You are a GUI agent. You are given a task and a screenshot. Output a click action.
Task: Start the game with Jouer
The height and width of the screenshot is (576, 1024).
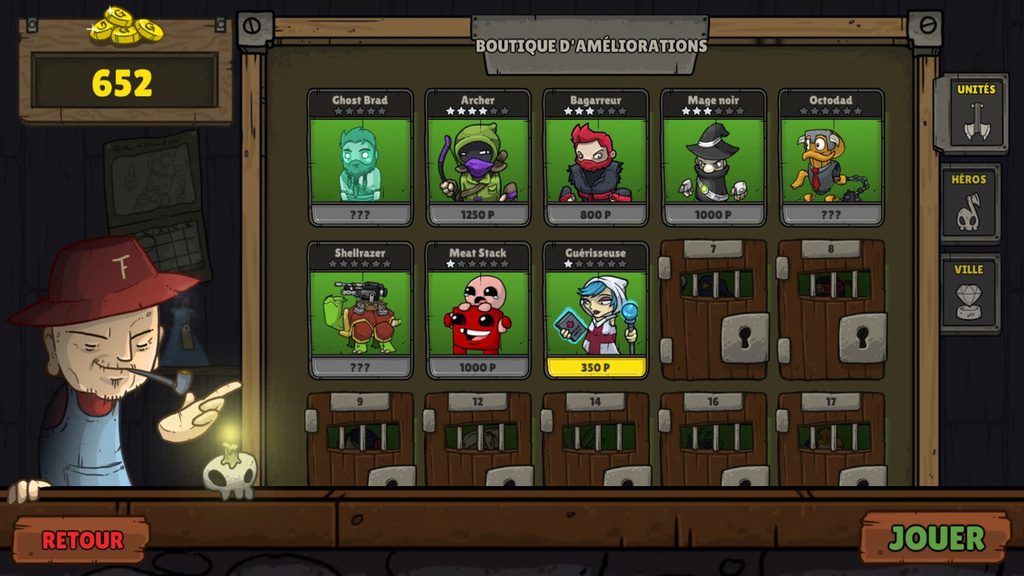click(x=937, y=538)
